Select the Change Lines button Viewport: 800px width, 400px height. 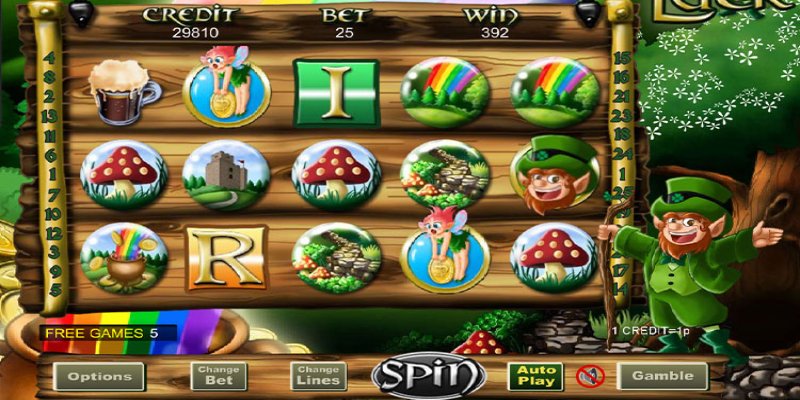tap(319, 376)
